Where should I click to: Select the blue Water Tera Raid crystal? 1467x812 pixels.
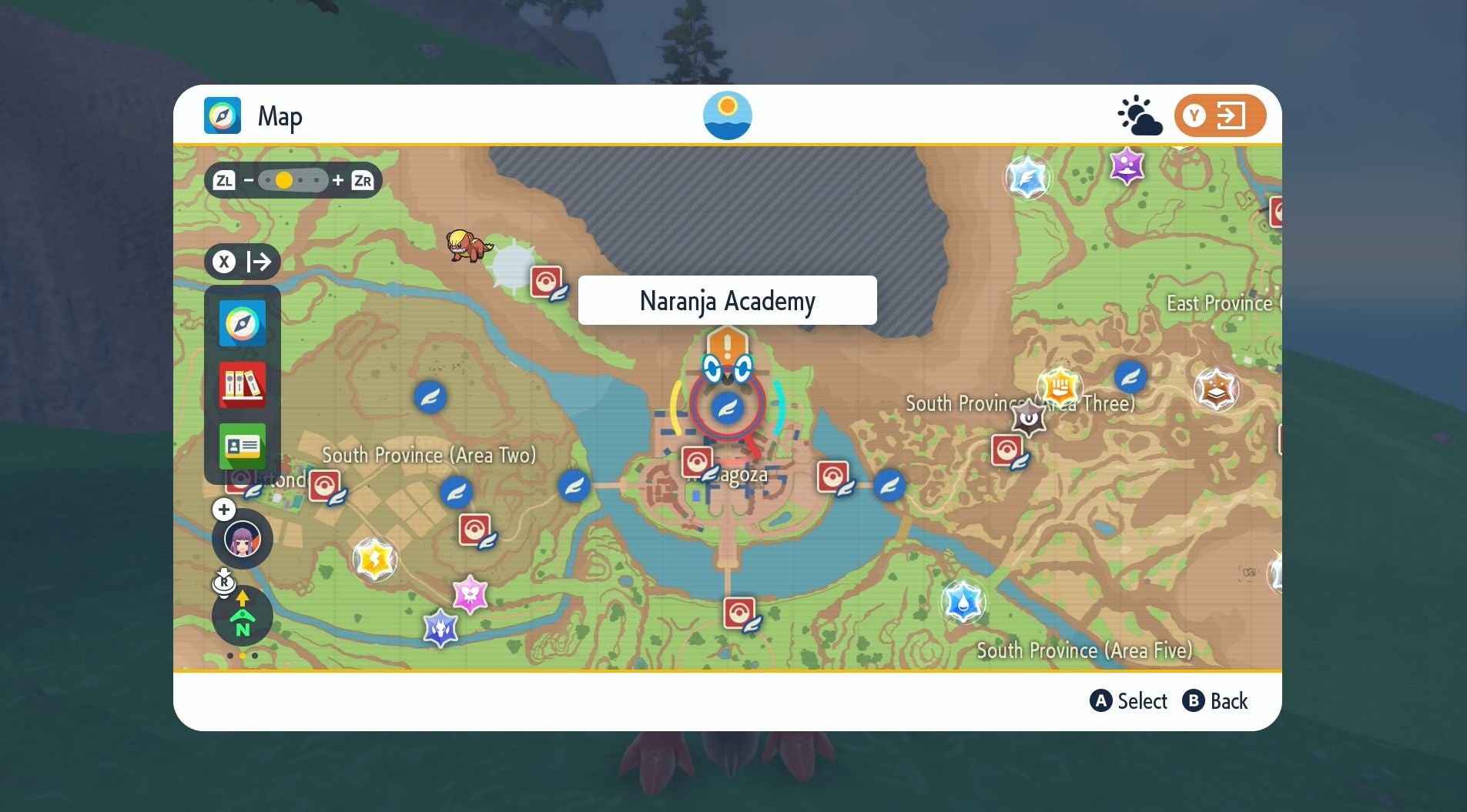click(x=963, y=601)
